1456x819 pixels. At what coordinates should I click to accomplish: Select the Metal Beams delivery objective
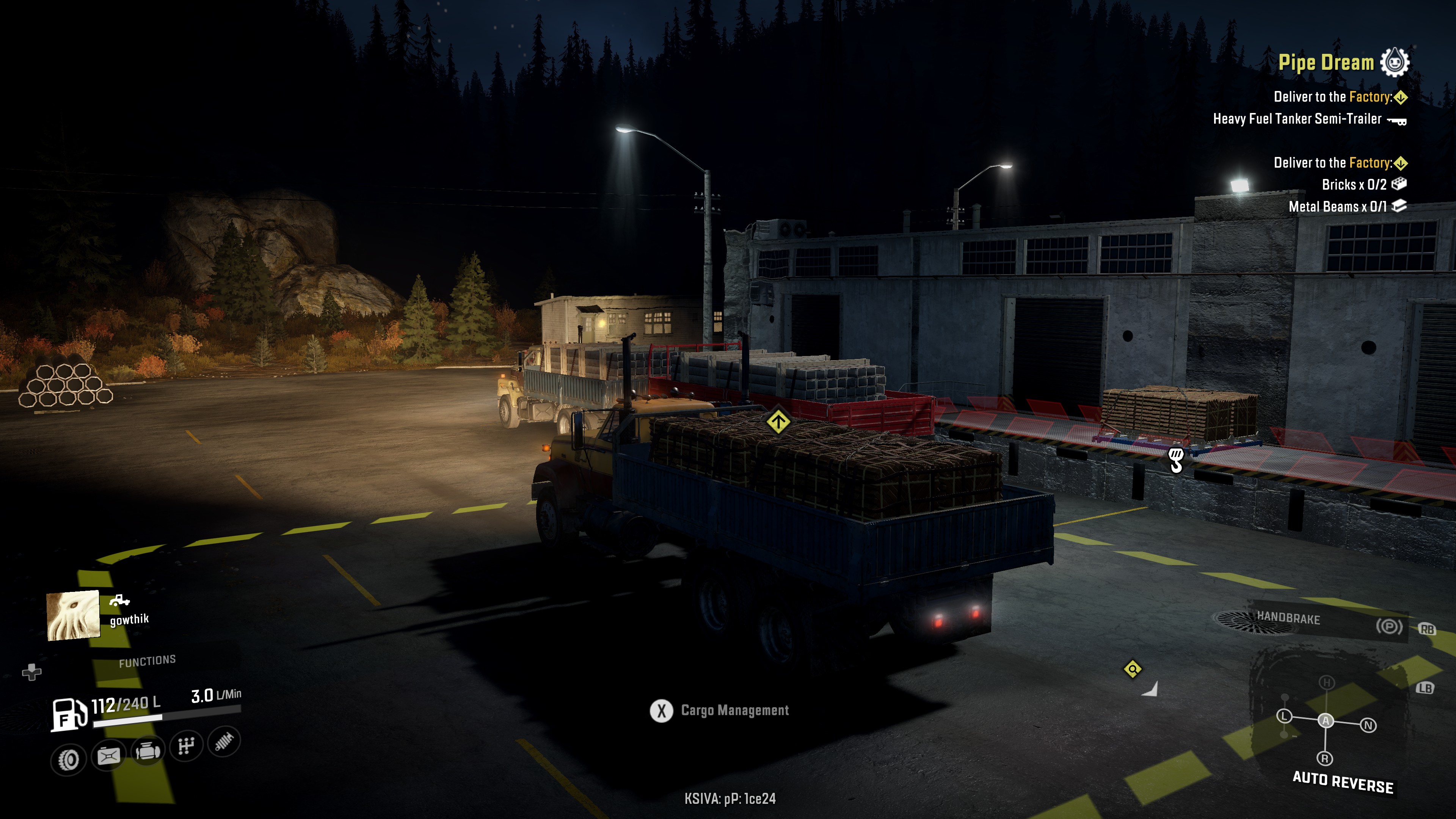point(1346,207)
